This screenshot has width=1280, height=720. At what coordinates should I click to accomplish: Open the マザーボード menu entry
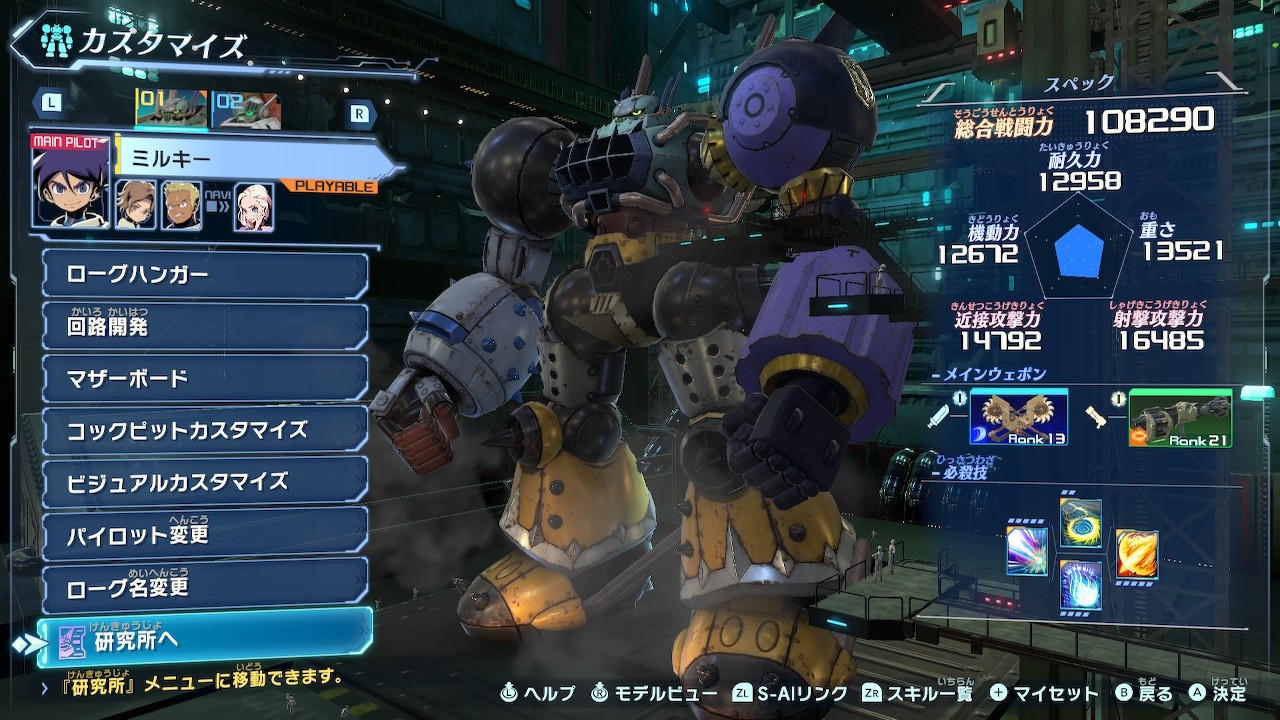(x=205, y=378)
